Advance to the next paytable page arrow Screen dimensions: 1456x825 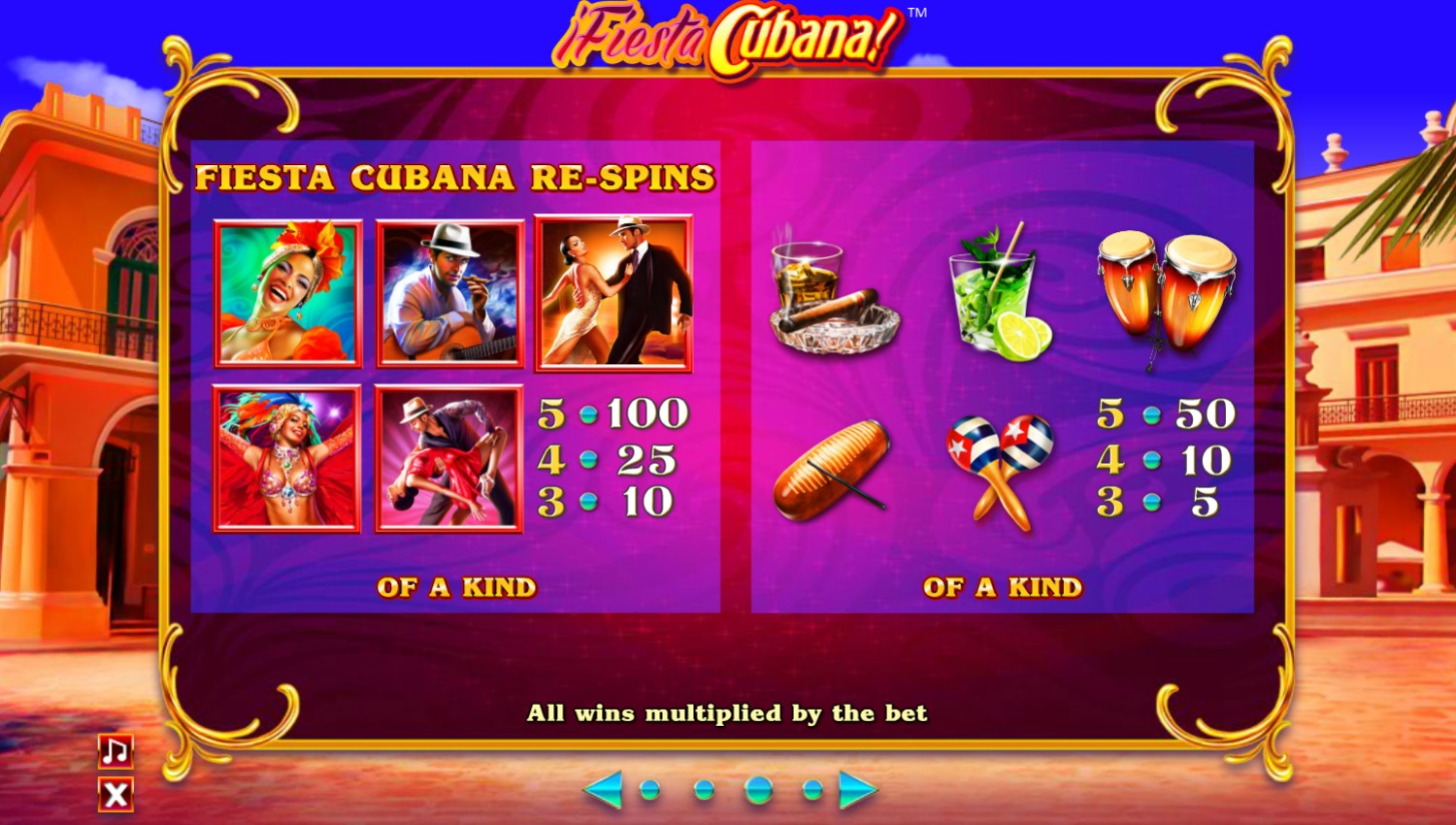(857, 790)
